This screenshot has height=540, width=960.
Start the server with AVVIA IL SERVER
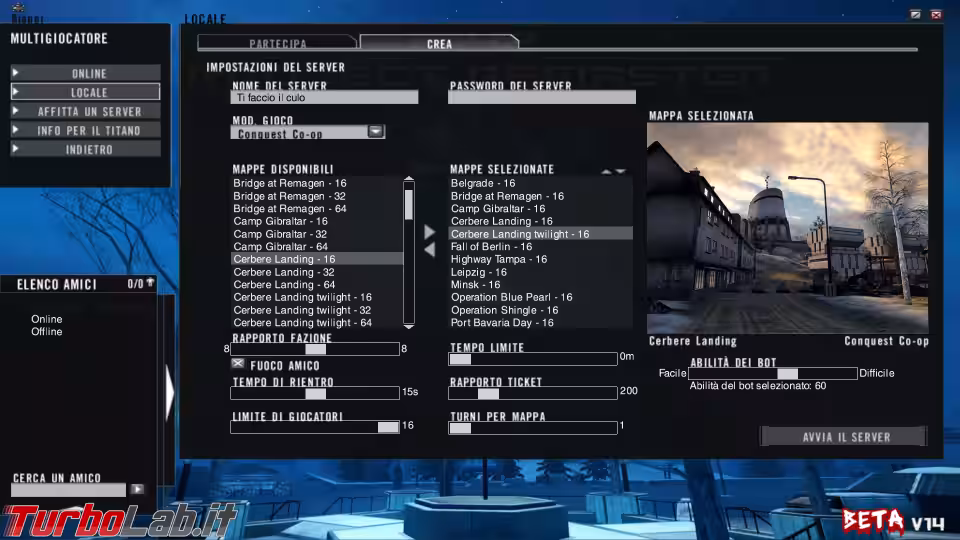(x=845, y=437)
